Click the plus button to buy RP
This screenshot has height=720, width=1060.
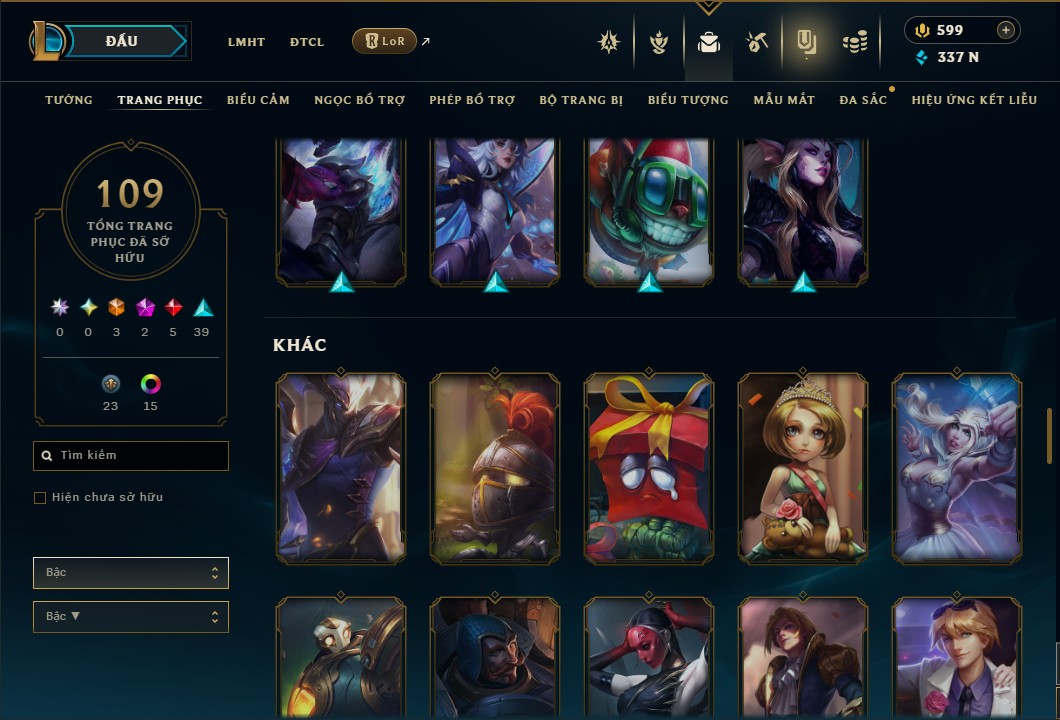click(x=1006, y=30)
